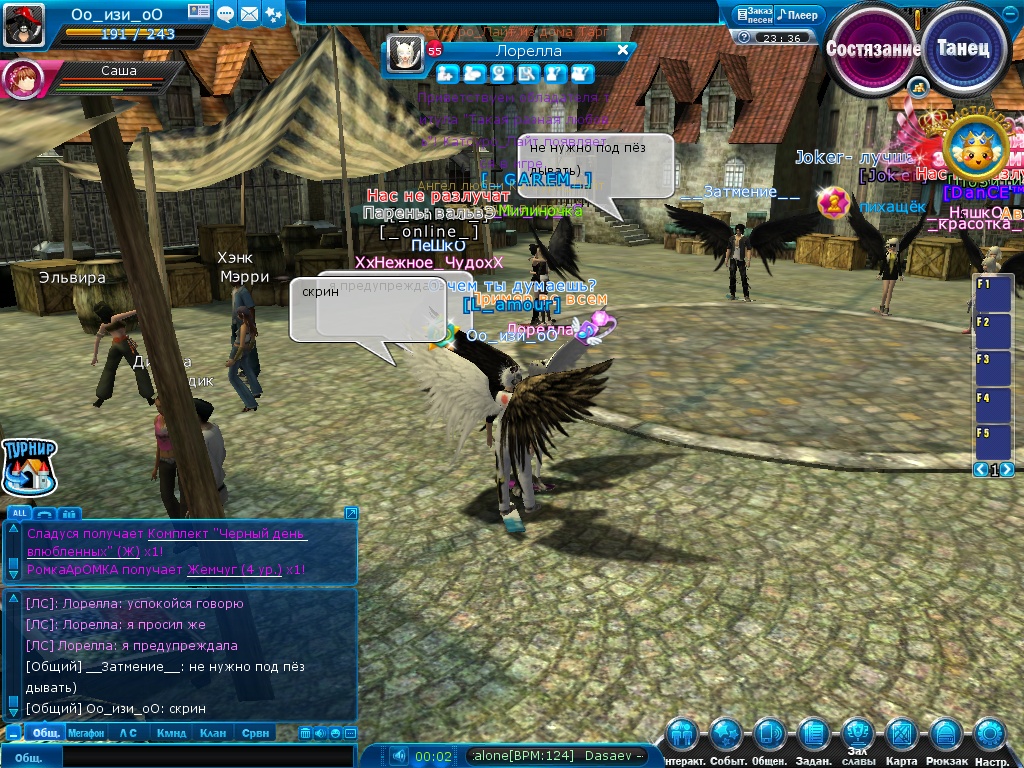Open the Настр. settings gear
Viewport: 1024px width, 768px height.
pyautogui.click(x=990, y=738)
